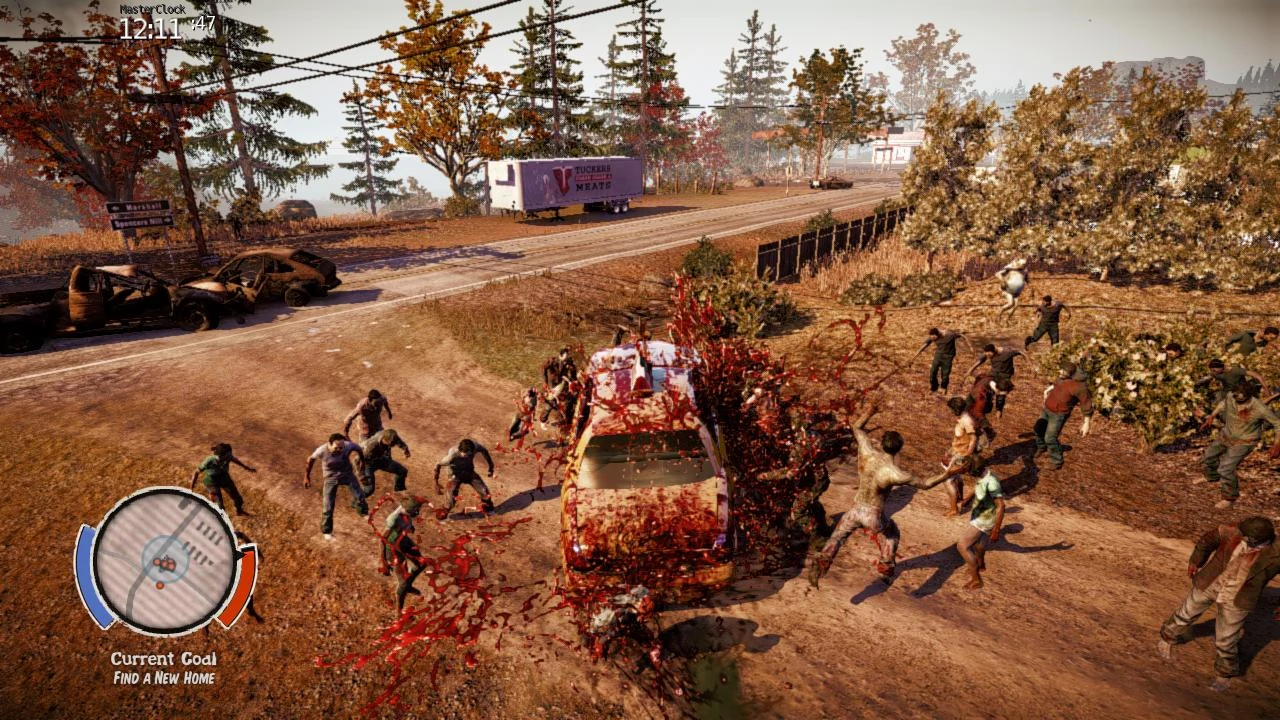Click the Find a New Home goal text

pyautogui.click(x=165, y=677)
